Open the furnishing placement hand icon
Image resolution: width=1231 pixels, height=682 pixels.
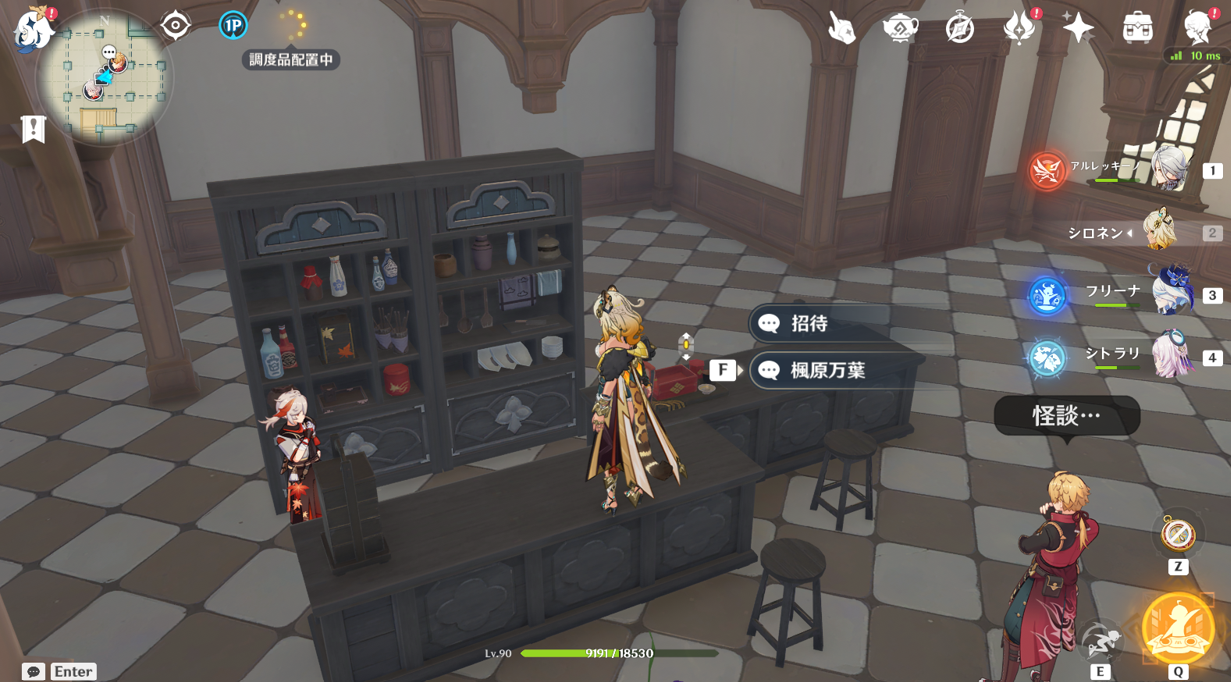point(841,27)
